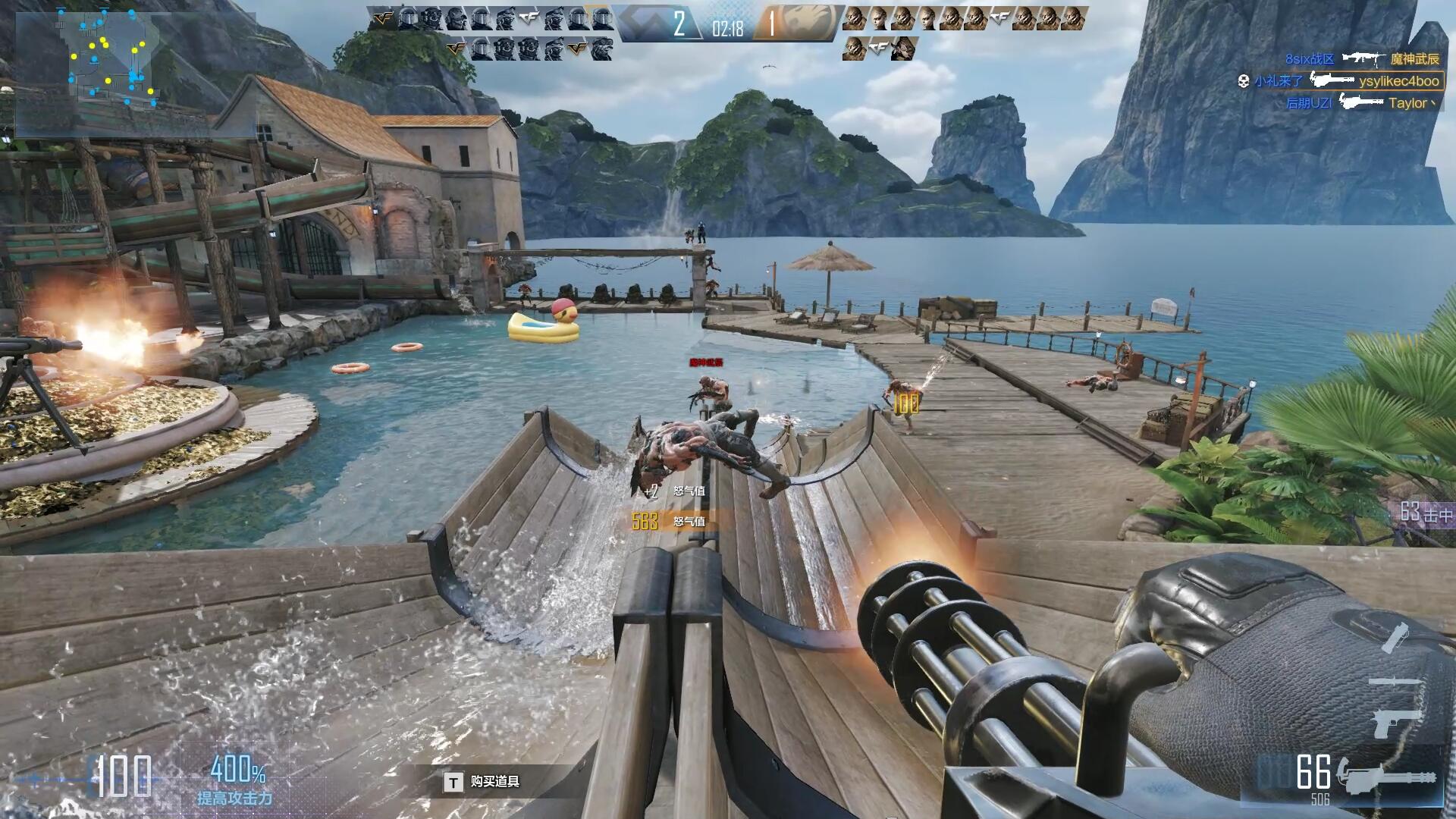Image resolution: width=1456 pixels, height=819 pixels.
Task: Select the grenade in the weapon list
Action: (1394, 637)
